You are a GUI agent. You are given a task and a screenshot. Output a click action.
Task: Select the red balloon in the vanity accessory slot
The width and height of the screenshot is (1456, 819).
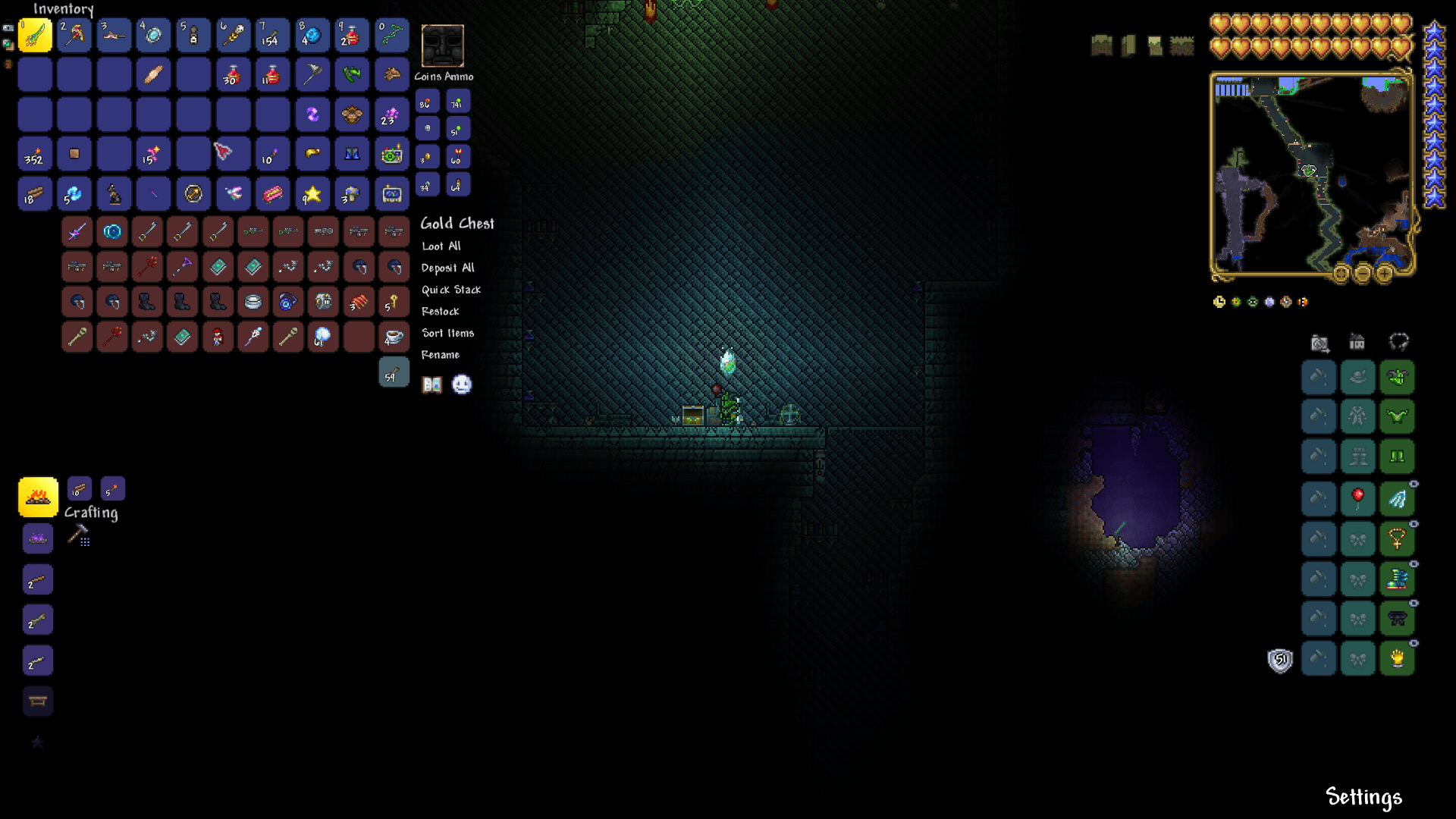[x=1358, y=497]
